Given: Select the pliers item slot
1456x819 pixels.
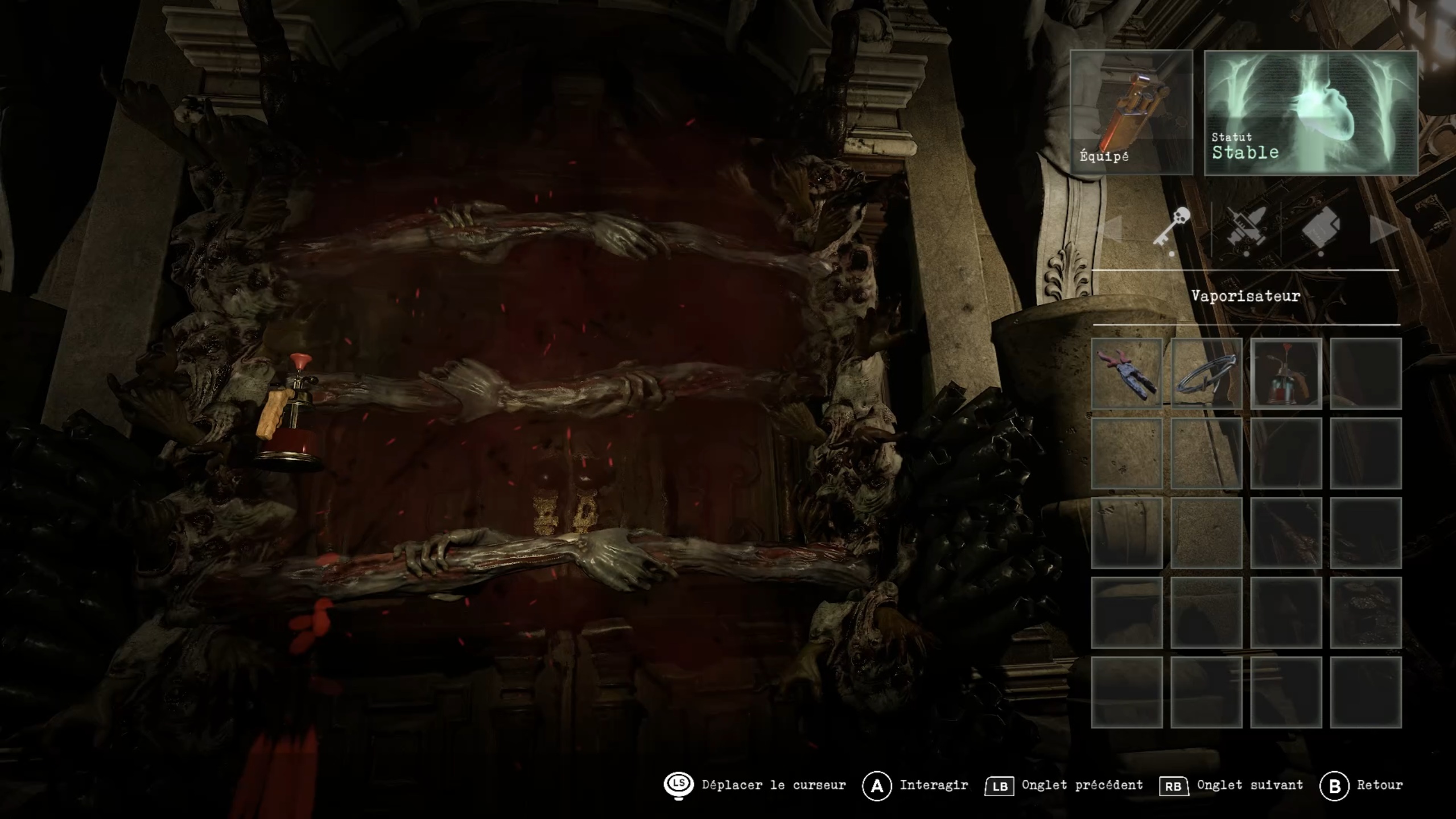Looking at the screenshot, I should 1126,373.
